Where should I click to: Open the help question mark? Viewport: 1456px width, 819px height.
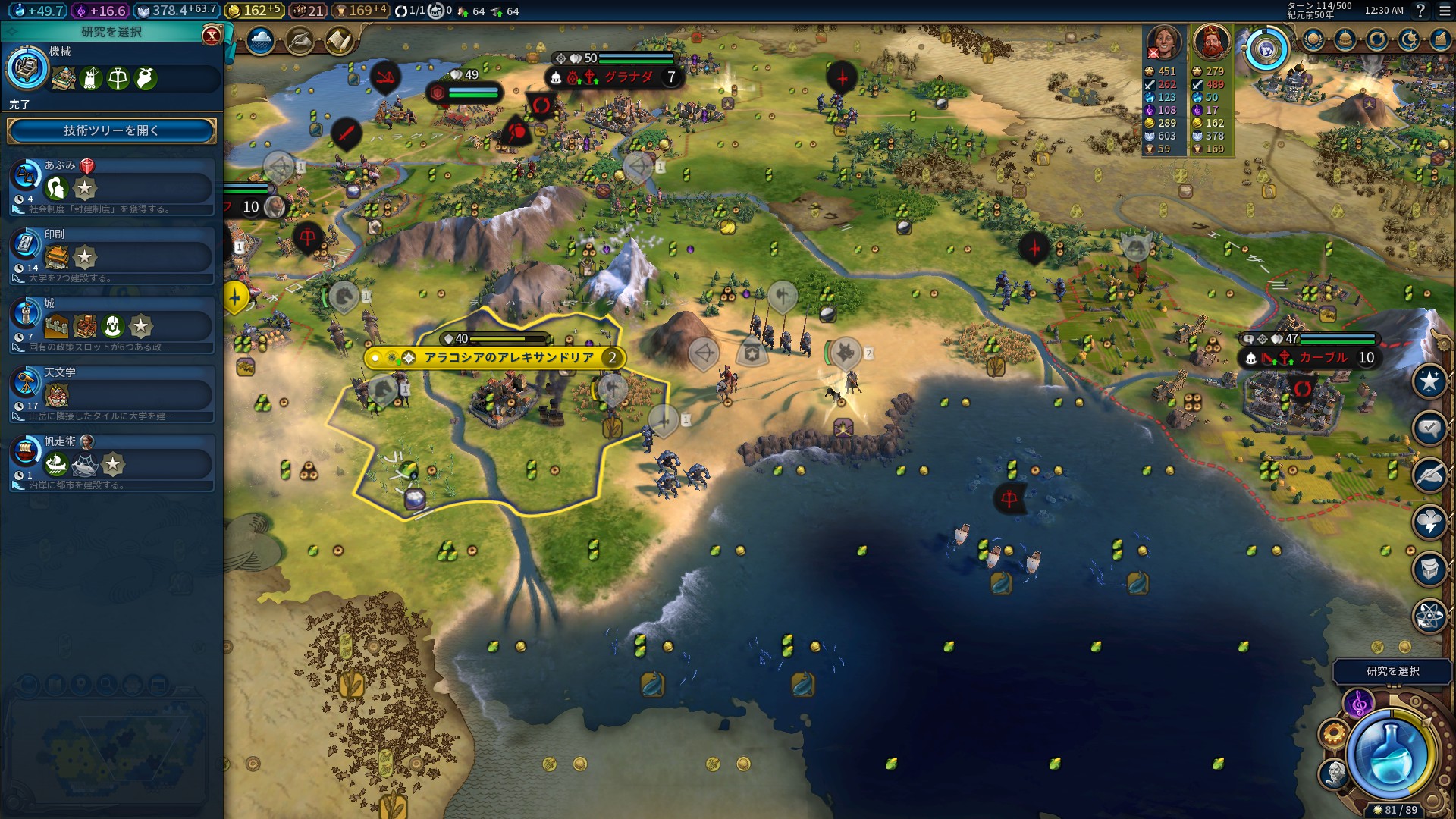pos(1420,11)
